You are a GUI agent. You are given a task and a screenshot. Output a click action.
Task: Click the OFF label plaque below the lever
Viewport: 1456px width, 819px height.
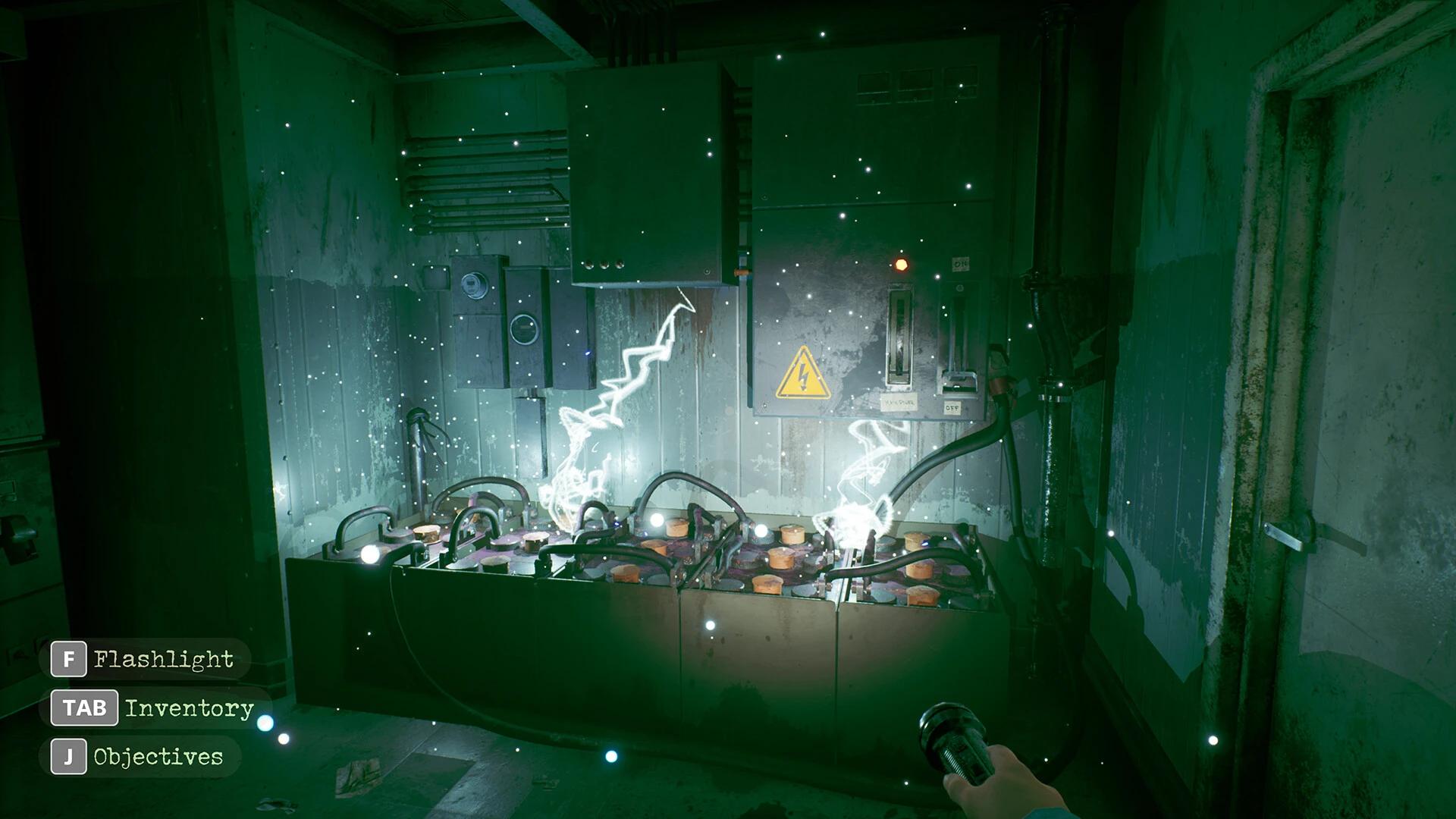[953, 406]
